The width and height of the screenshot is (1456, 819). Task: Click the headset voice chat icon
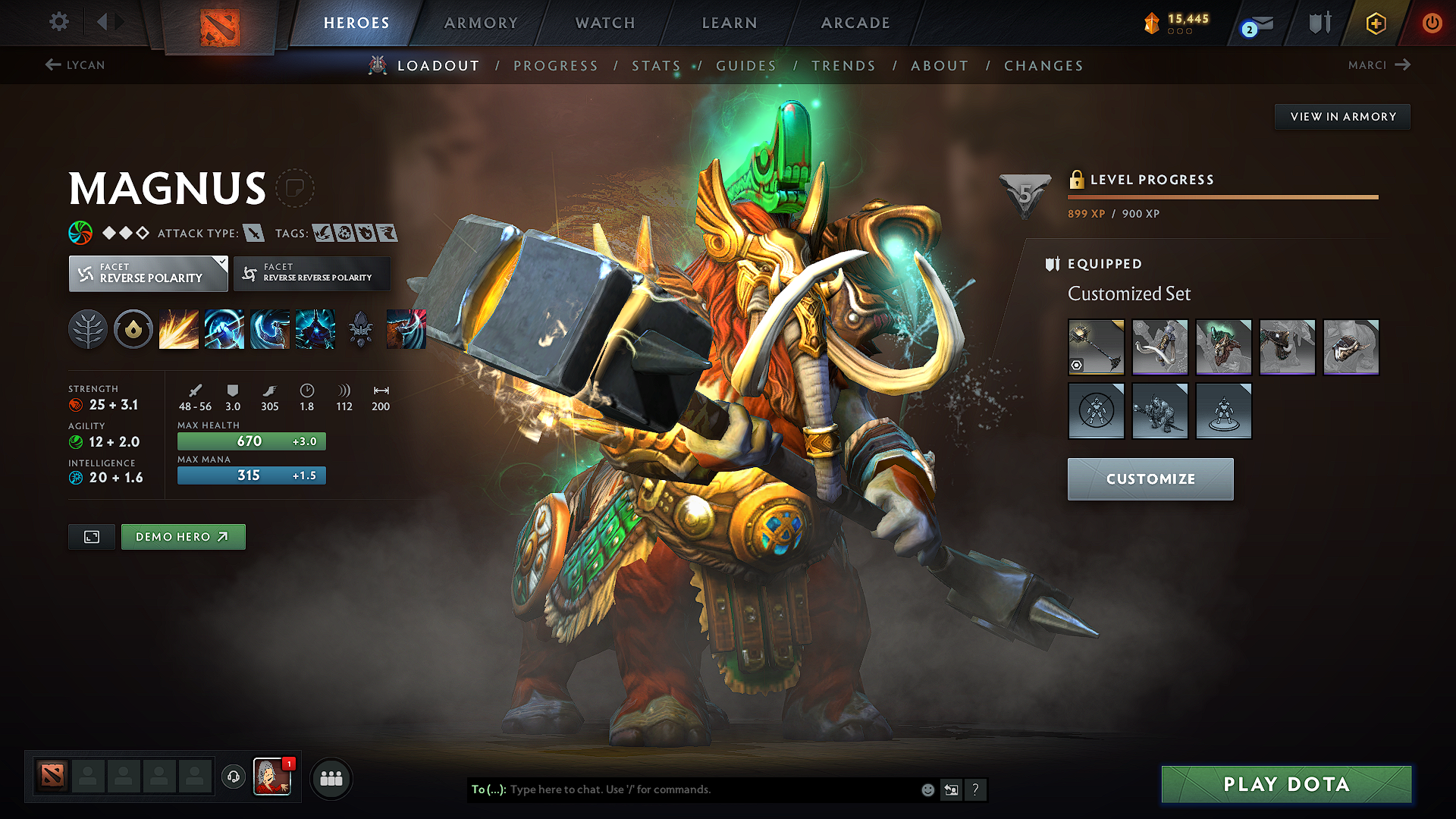pos(233,777)
